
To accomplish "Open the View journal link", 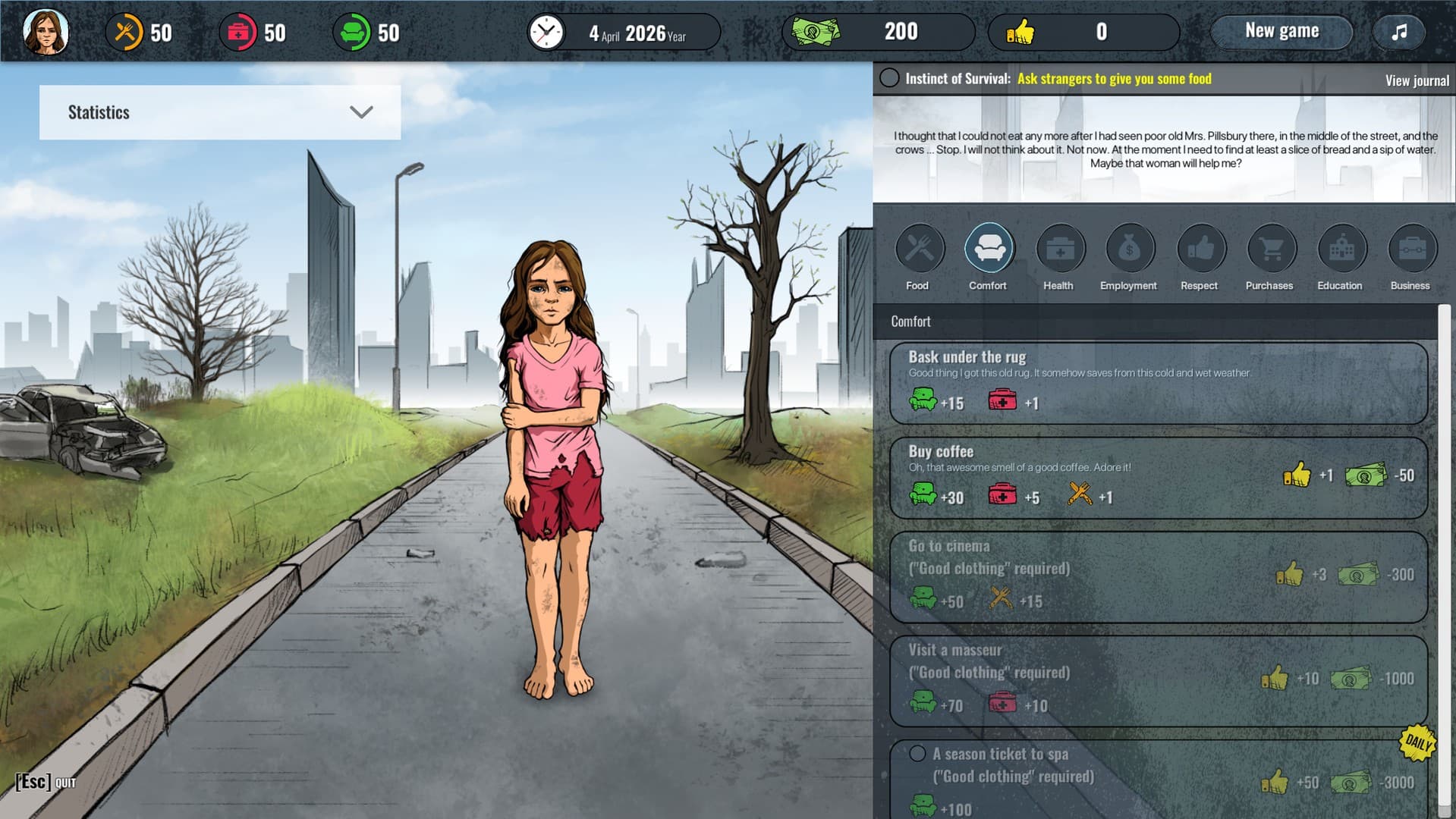I will pos(1416,80).
